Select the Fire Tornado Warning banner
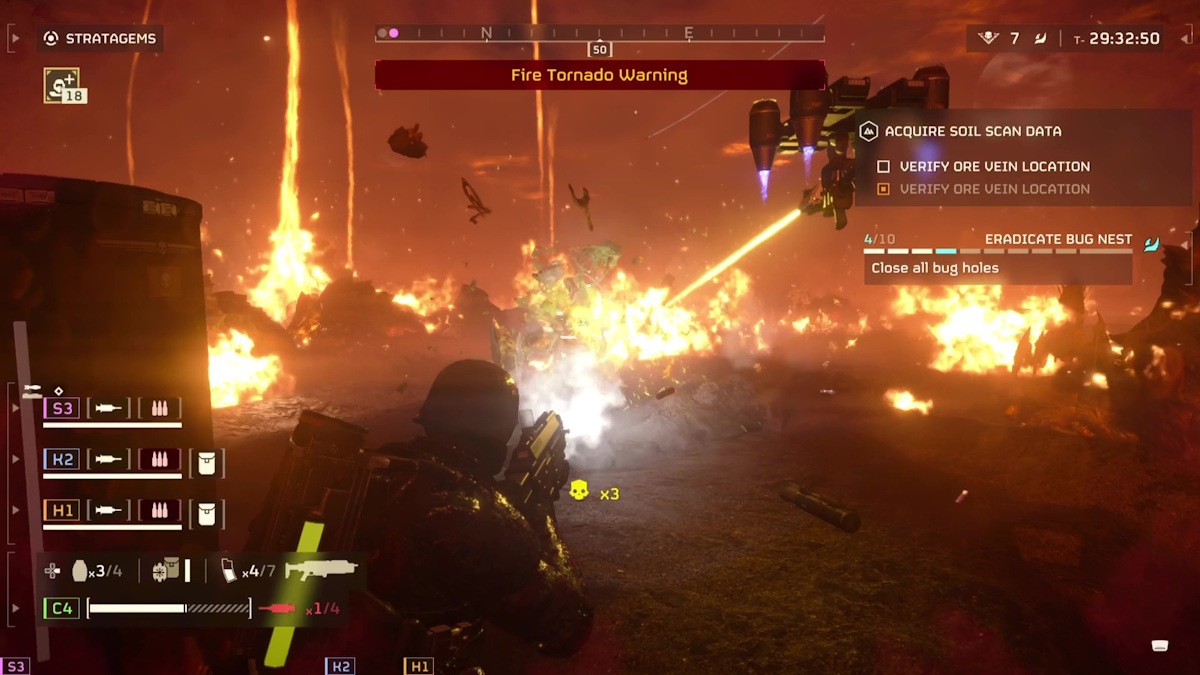 [x=599, y=76]
